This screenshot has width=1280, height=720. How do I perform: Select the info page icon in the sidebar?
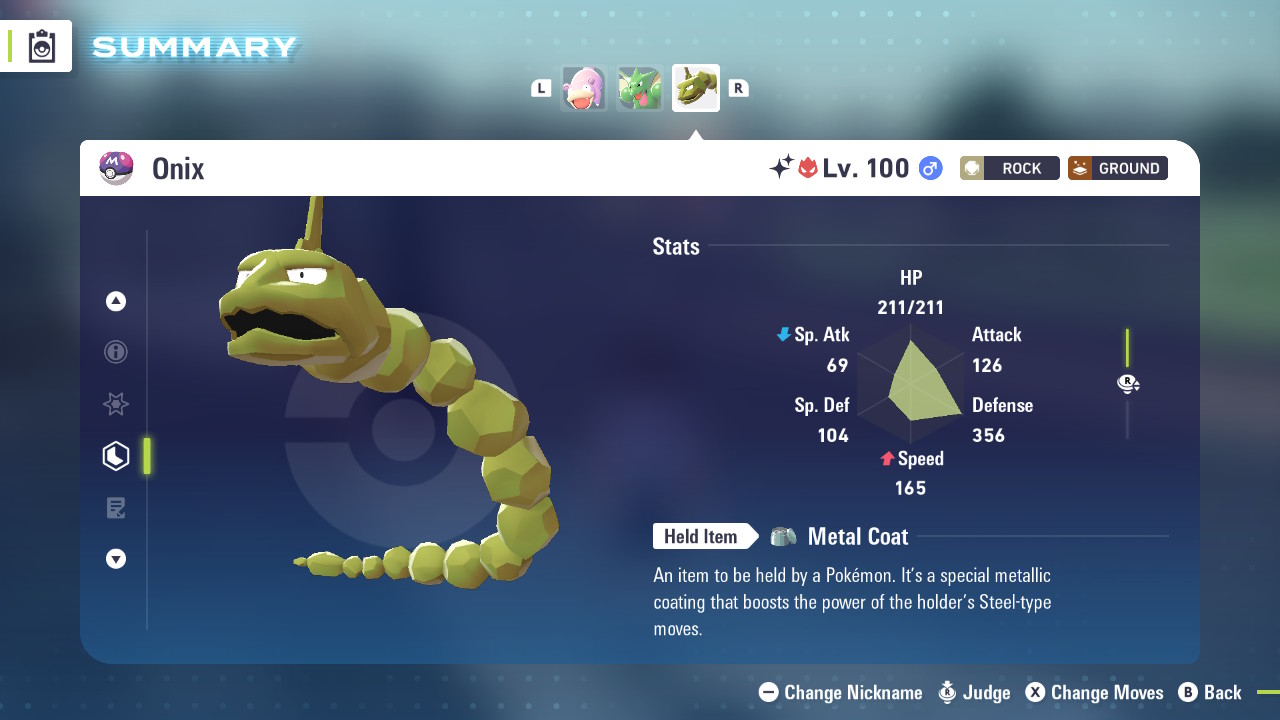(x=115, y=352)
